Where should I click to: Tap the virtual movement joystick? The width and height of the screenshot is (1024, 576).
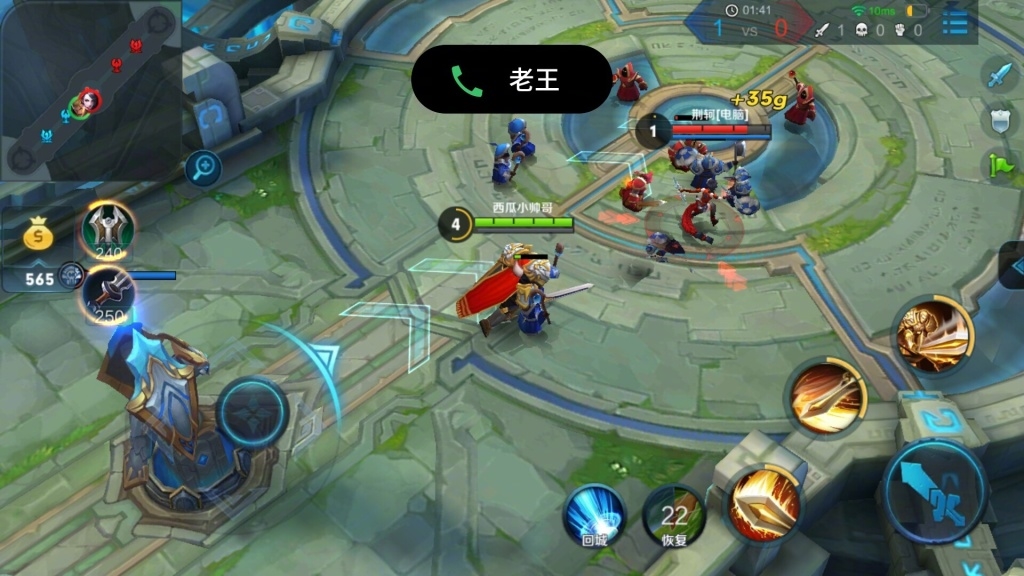click(253, 410)
